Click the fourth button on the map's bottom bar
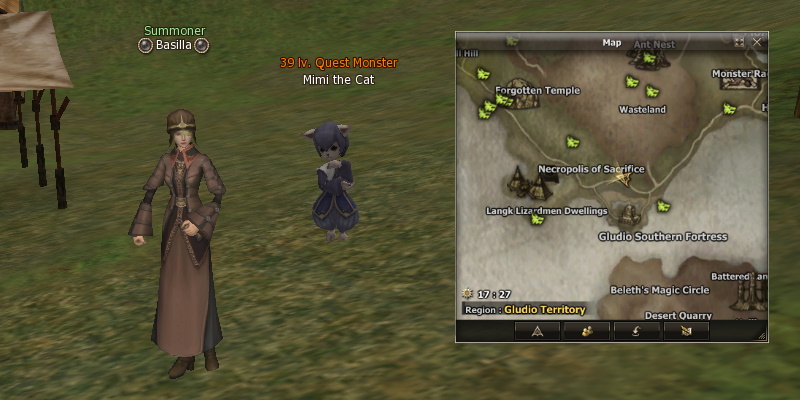Image resolution: width=800 pixels, height=400 pixels. point(685,331)
